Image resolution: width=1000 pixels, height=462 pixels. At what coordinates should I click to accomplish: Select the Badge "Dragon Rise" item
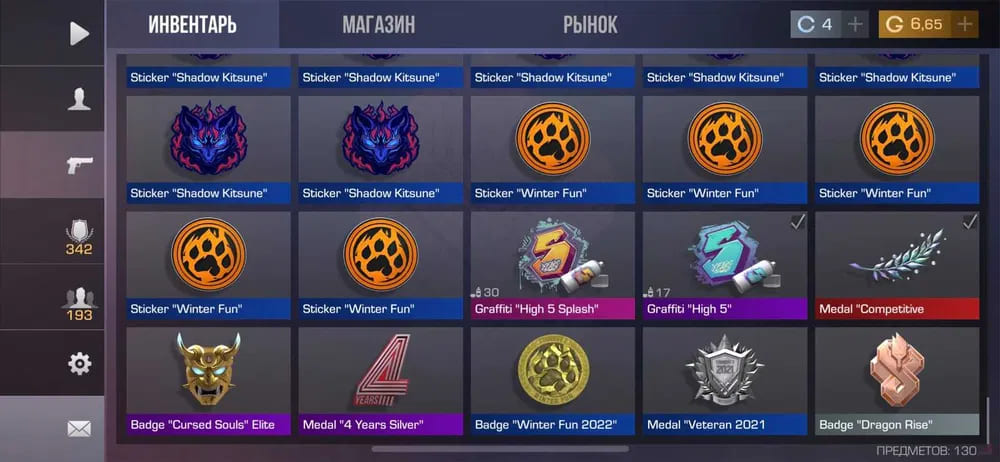click(x=897, y=381)
